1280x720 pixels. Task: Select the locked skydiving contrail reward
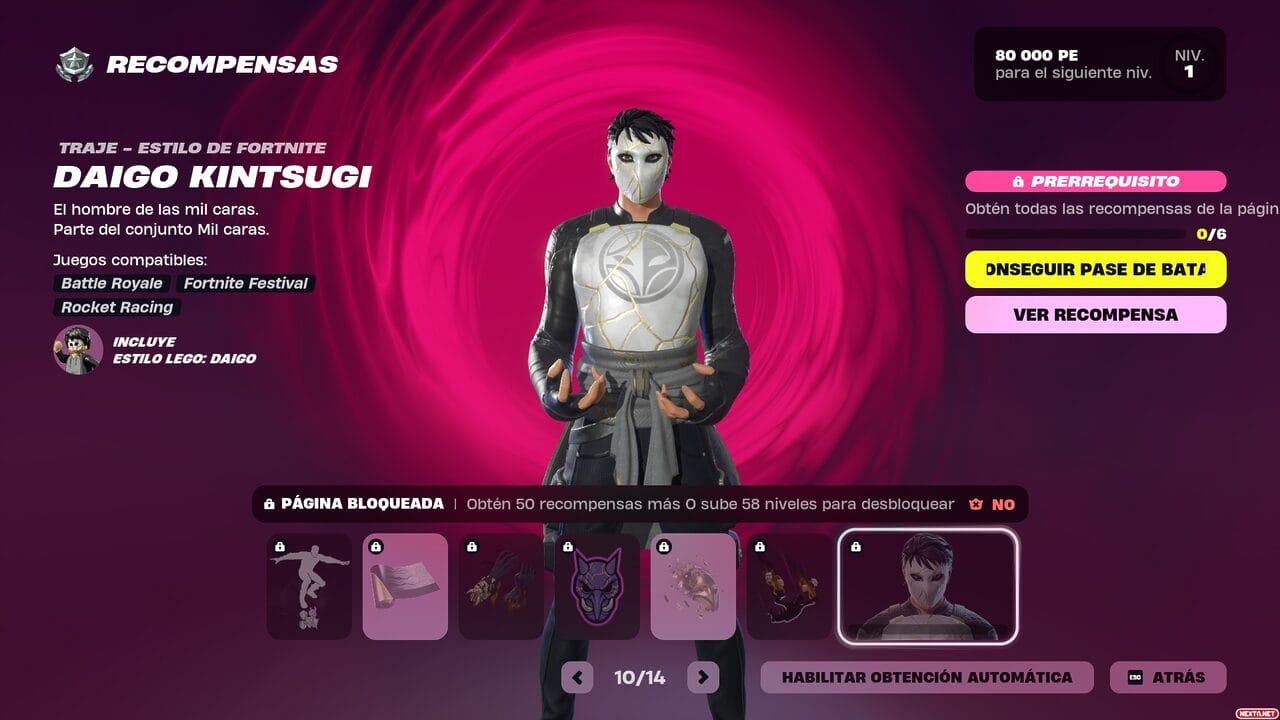point(789,586)
